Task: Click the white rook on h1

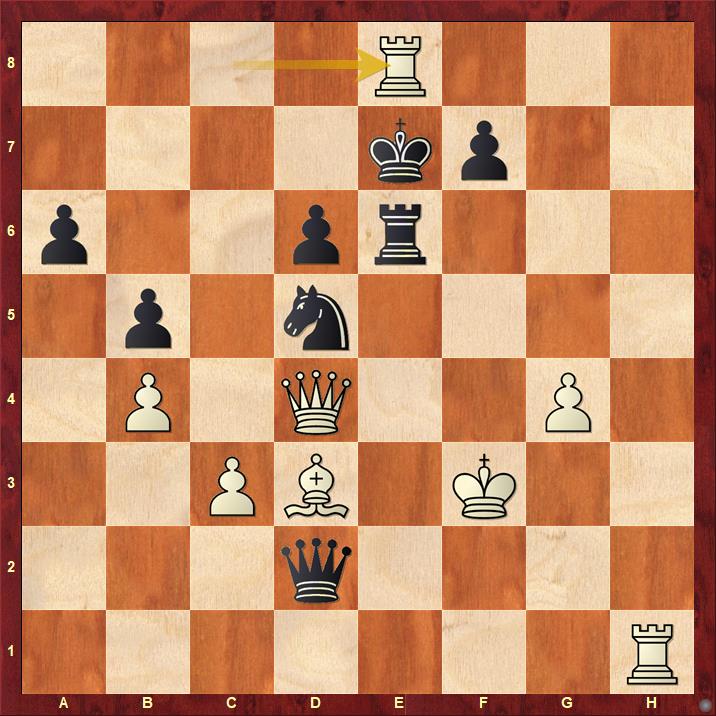Action: point(652,654)
